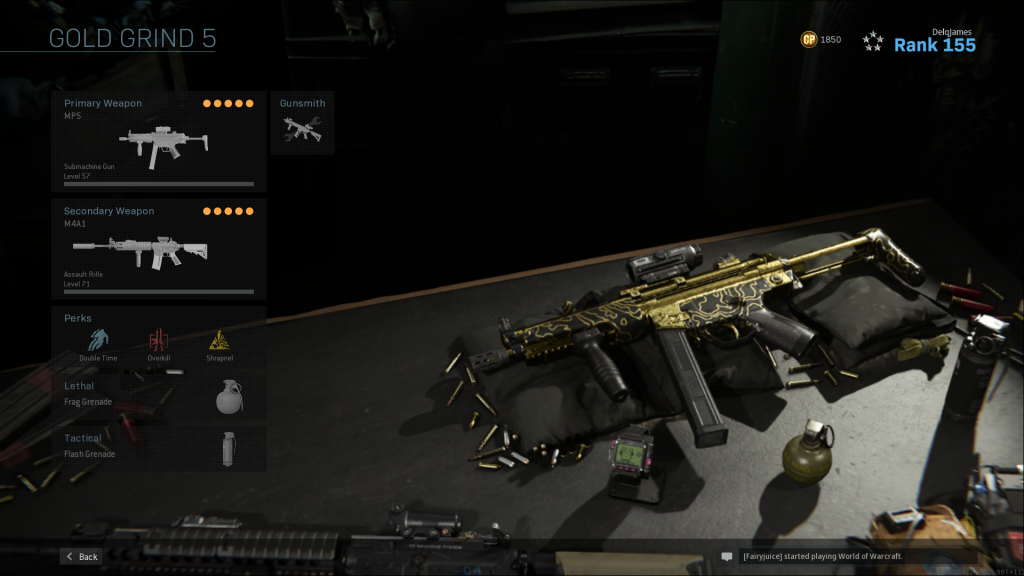This screenshot has height=576, width=1024.
Task: View the Rank 155 player profile
Action: point(933,44)
